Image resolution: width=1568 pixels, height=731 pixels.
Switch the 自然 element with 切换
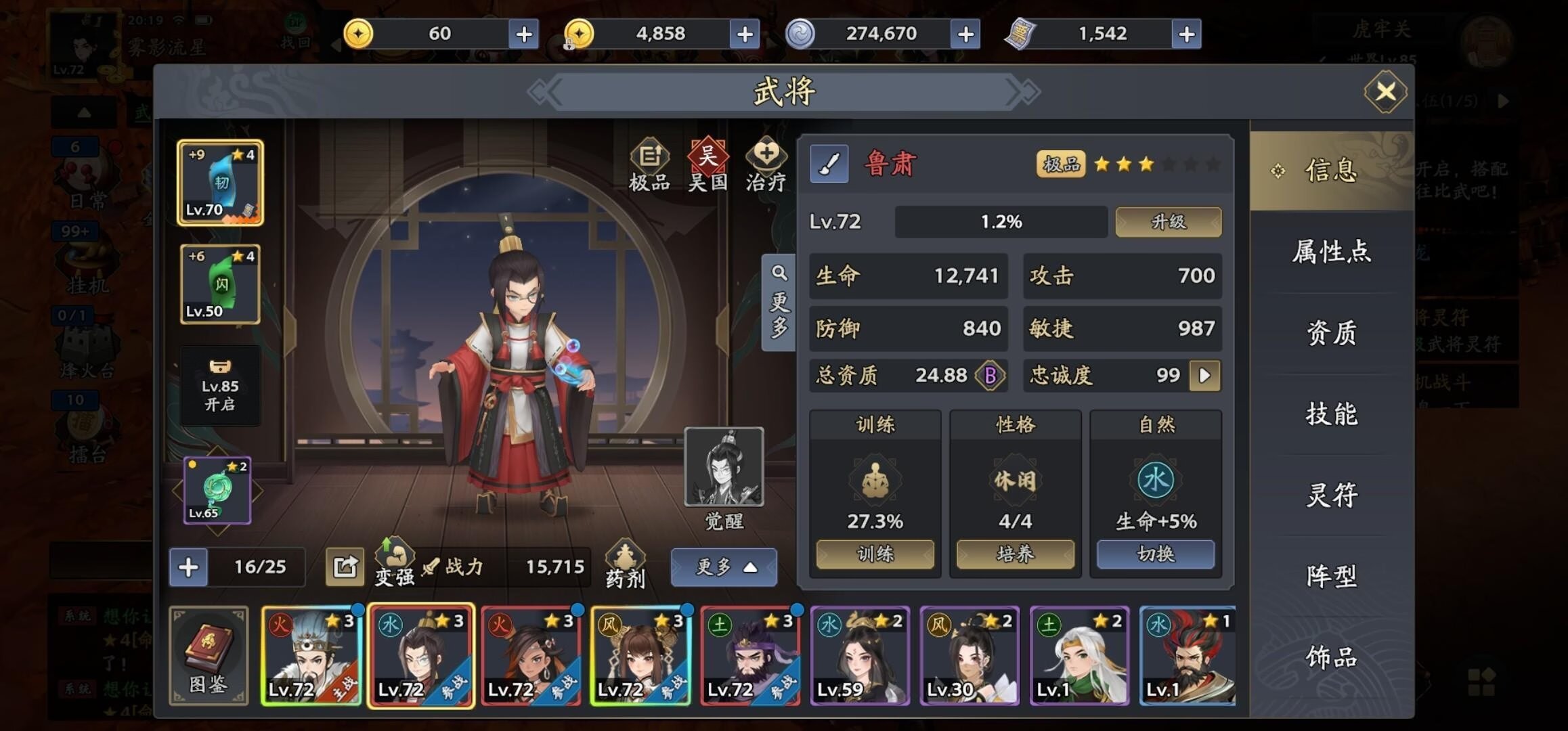click(x=1156, y=554)
